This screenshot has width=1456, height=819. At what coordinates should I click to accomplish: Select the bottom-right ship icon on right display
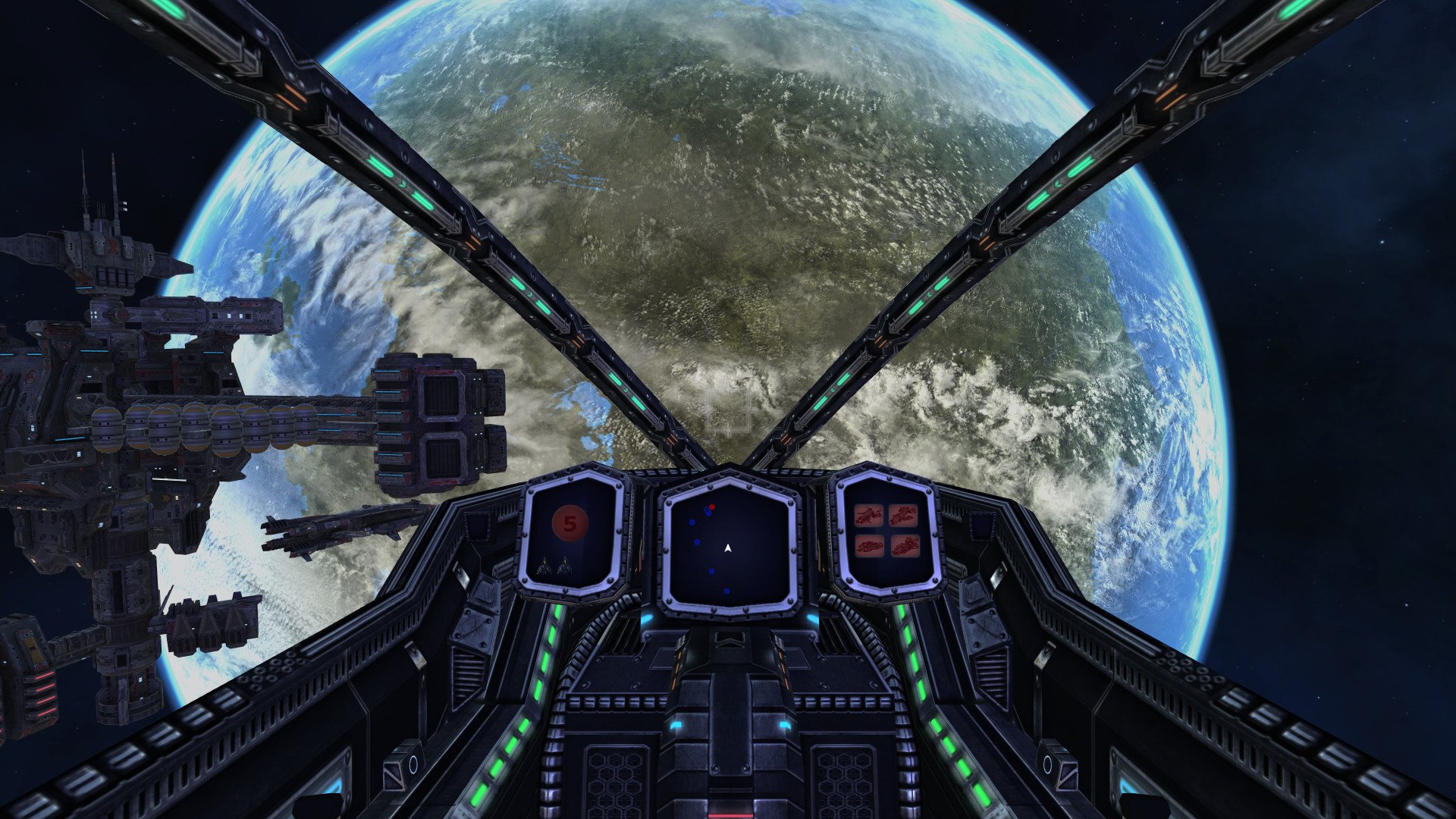(906, 546)
